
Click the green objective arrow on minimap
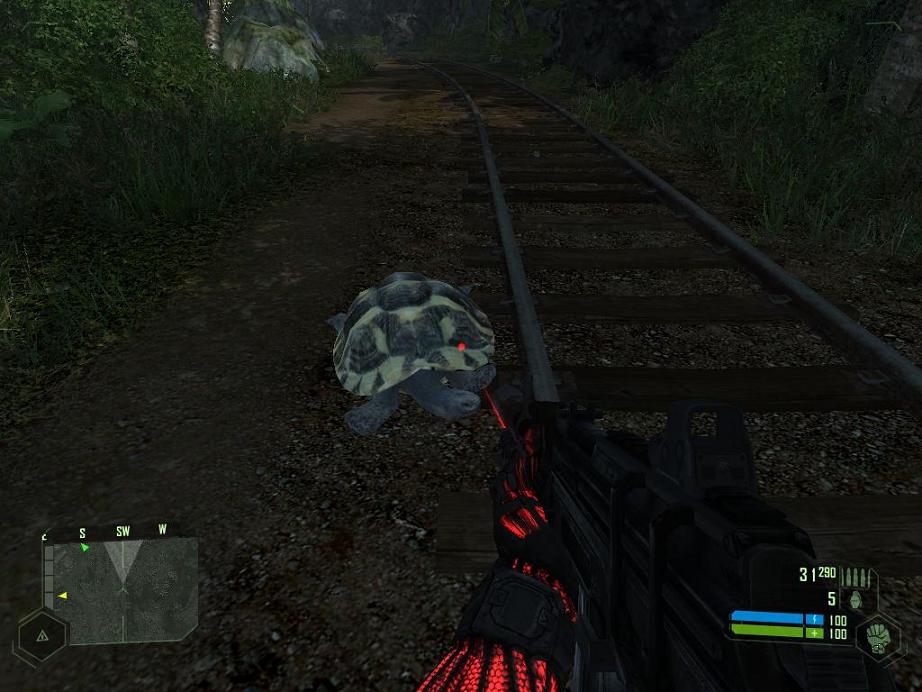point(85,548)
